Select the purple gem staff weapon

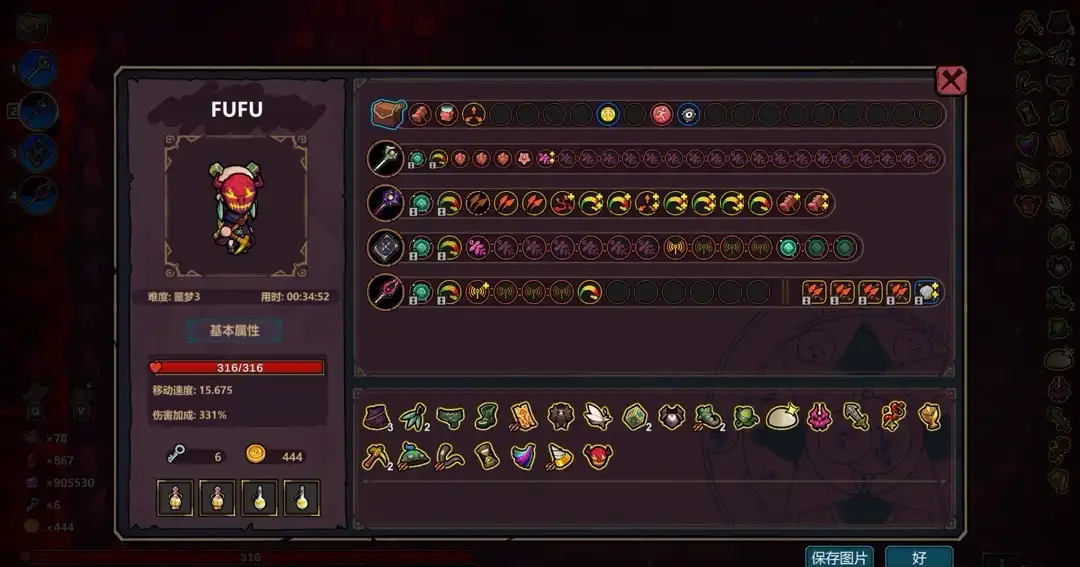(x=385, y=203)
